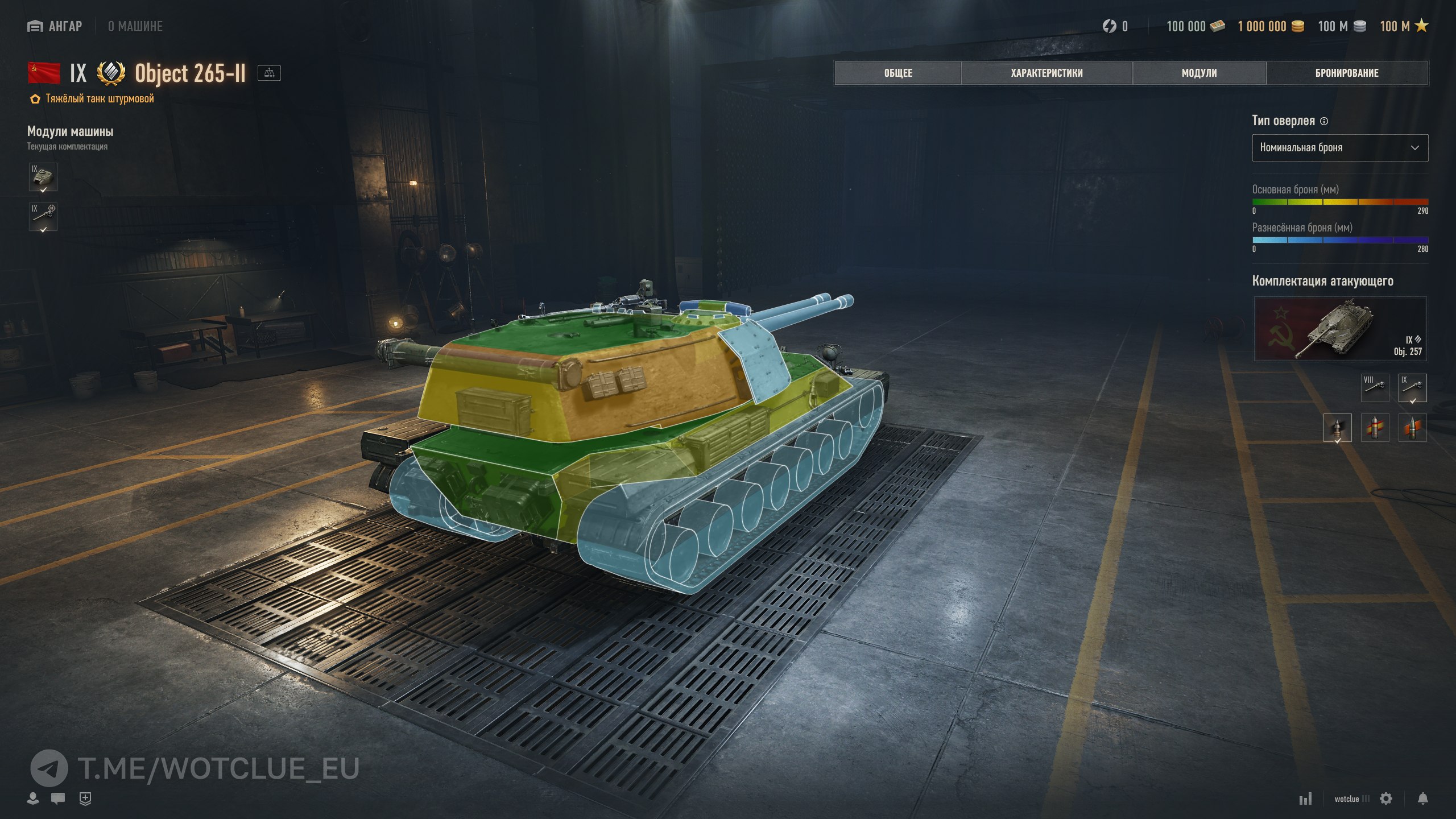Image resolution: width=1456 pixels, height=819 pixels.
Task: Select the shell with yellow-red striped band
Action: pyautogui.click(x=1375, y=428)
